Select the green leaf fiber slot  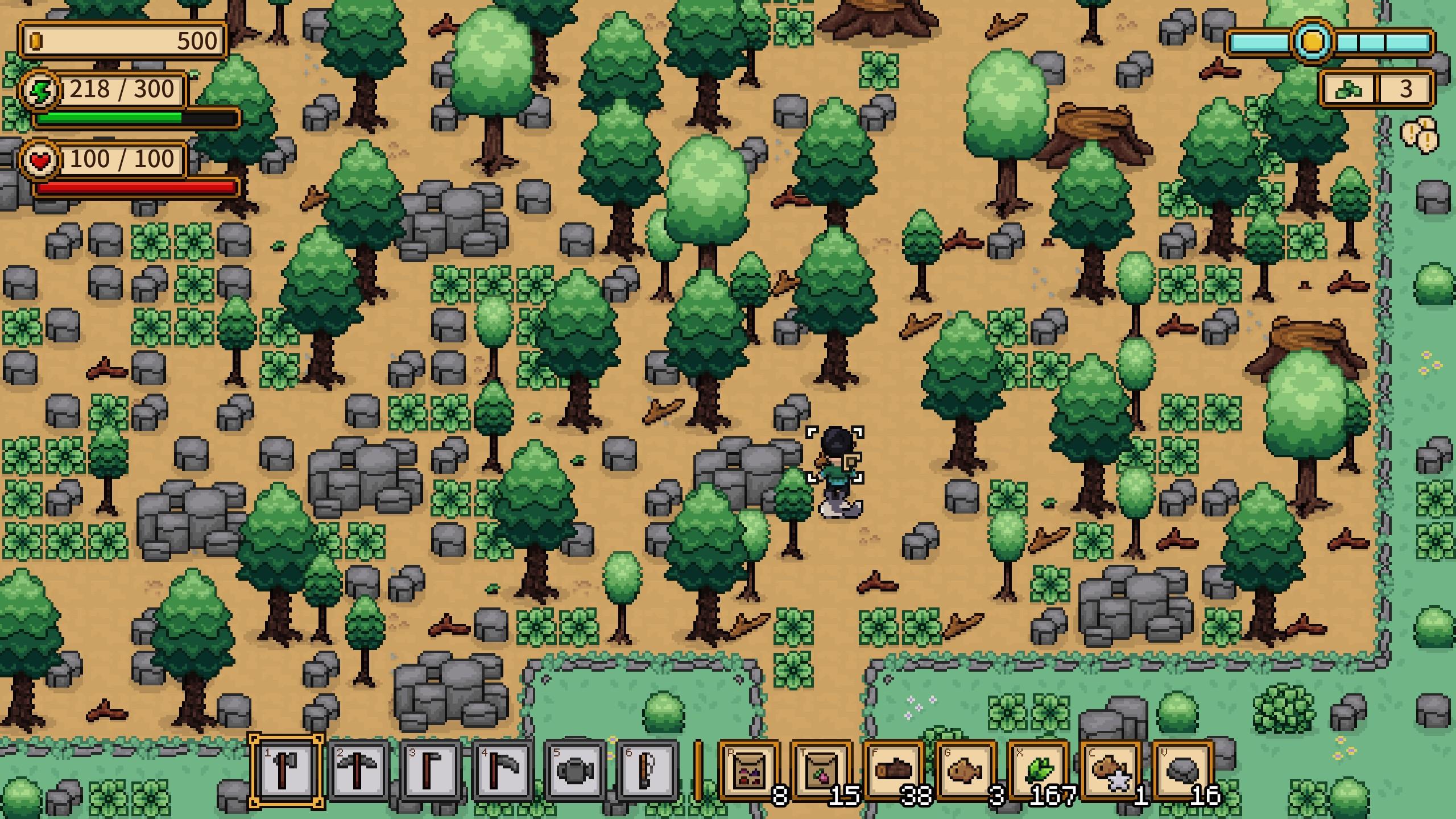pyautogui.click(x=1038, y=771)
